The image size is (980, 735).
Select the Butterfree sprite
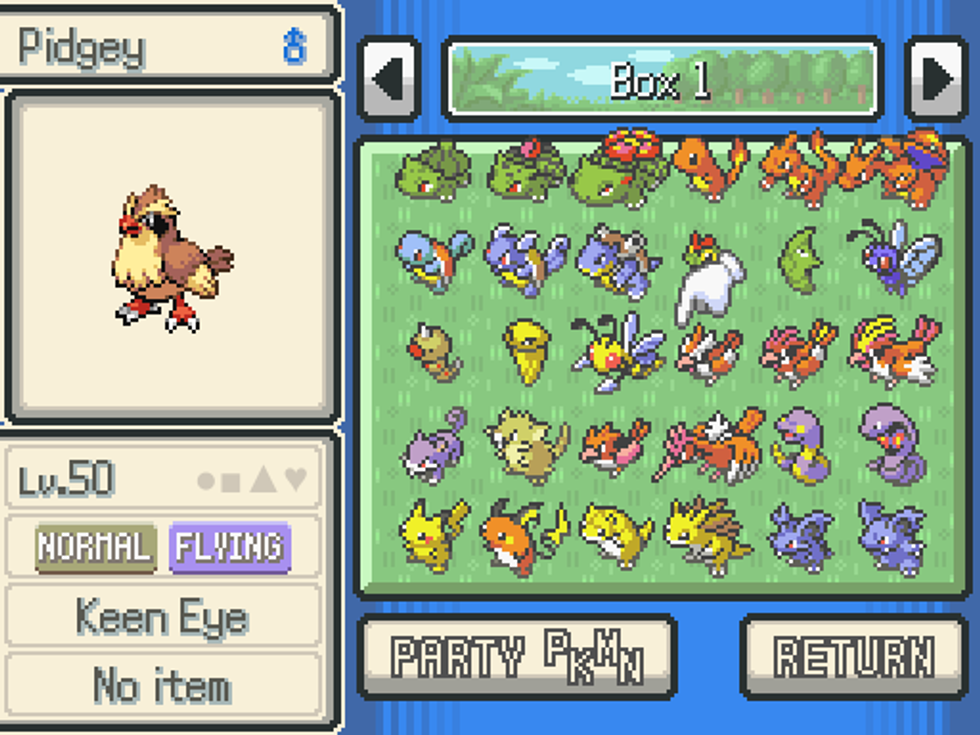coord(893,256)
